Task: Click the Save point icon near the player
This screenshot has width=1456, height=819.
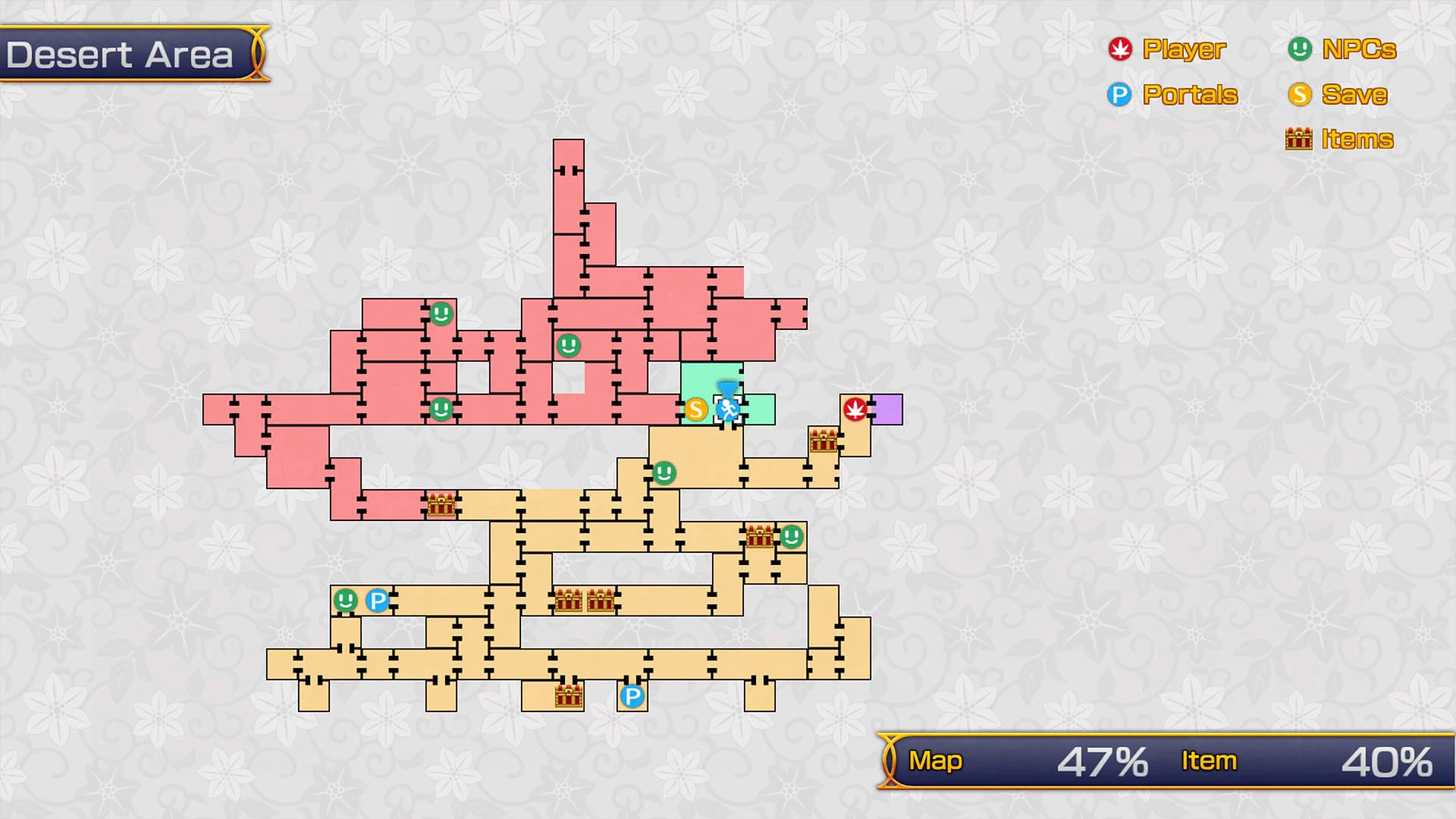Action: (x=695, y=409)
